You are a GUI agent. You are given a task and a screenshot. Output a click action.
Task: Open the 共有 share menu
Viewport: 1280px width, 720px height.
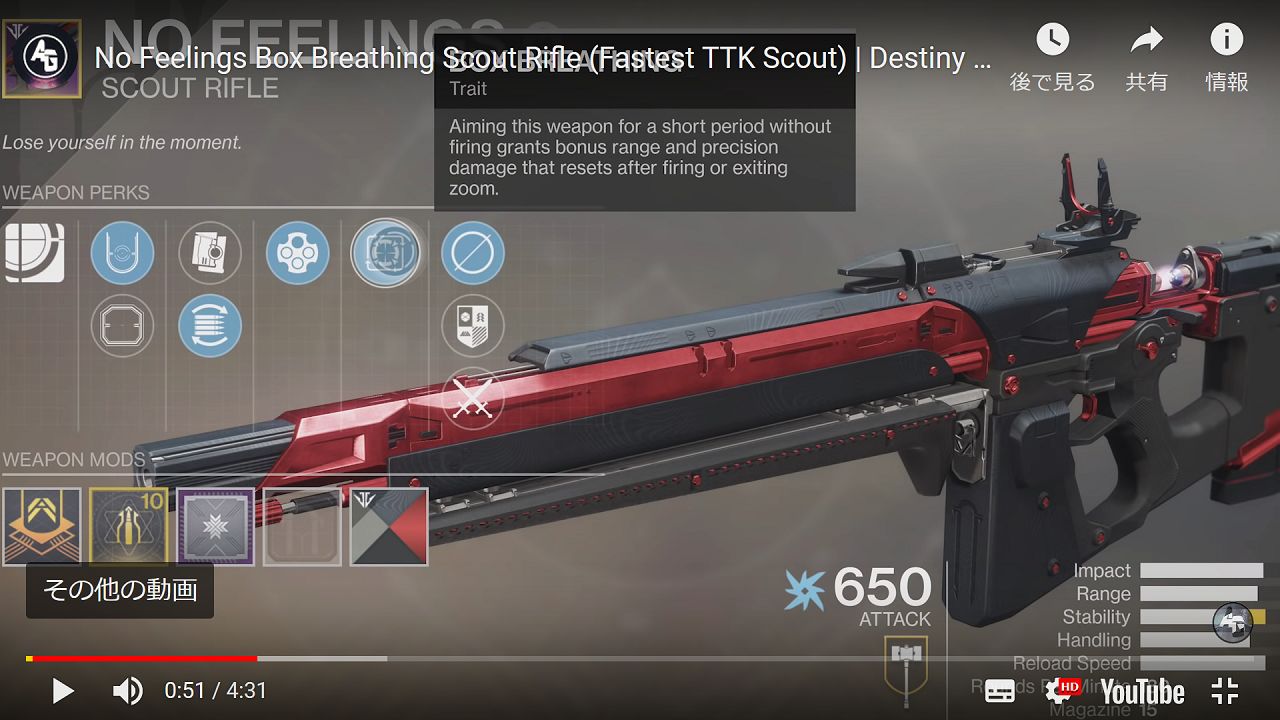click(1147, 55)
